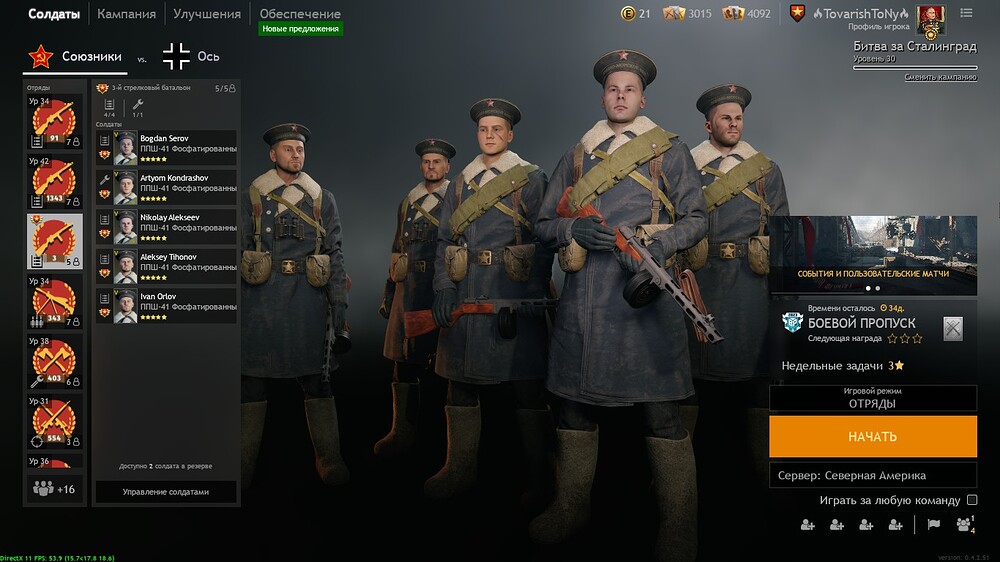
Task: Switch to the Кампания tab
Action: click(x=126, y=14)
